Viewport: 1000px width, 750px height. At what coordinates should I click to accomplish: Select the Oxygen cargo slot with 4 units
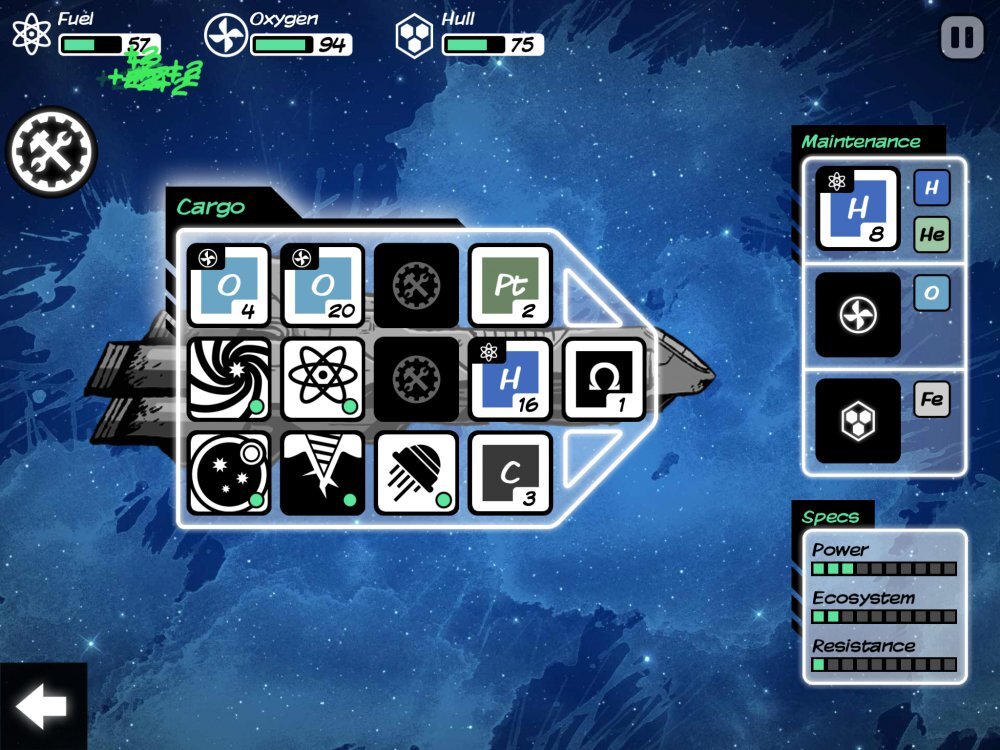click(x=228, y=285)
